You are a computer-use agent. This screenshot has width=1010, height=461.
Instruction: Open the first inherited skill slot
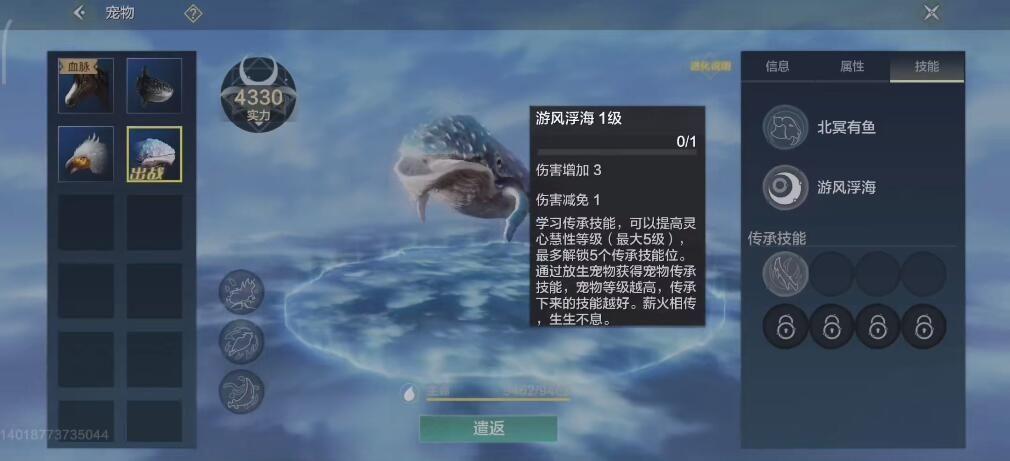[x=785, y=273]
